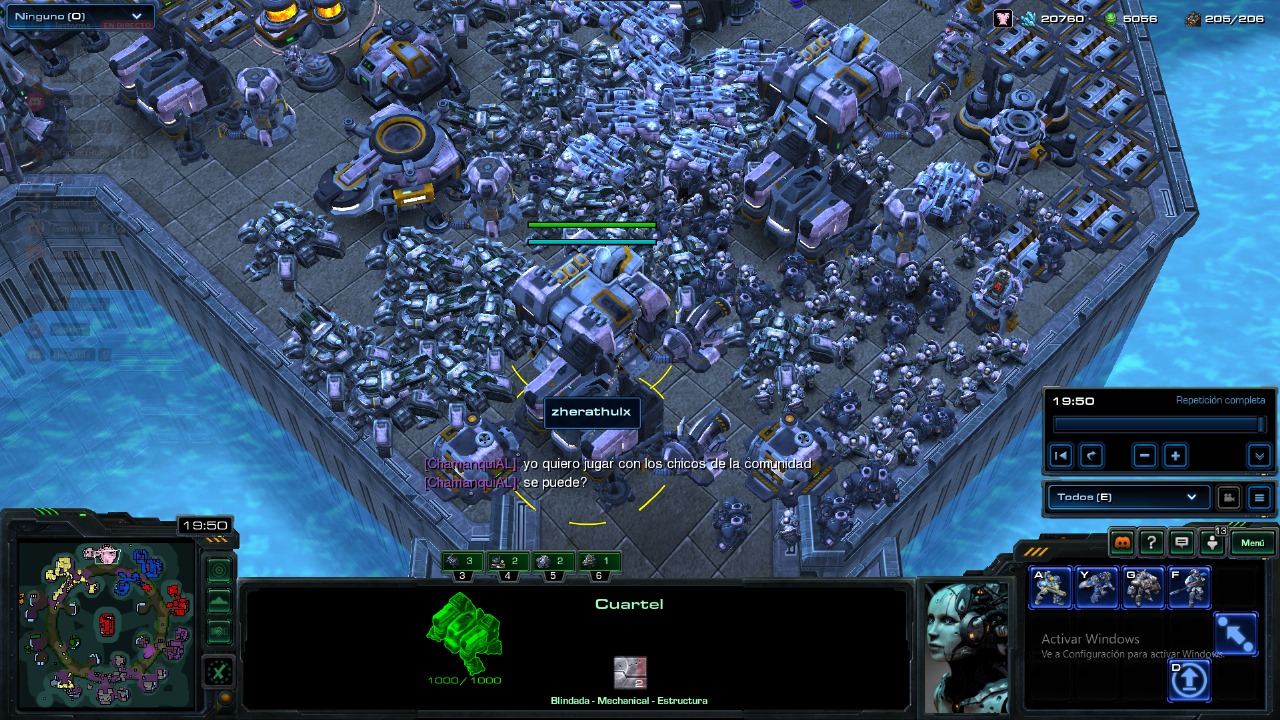Select control group 3
This screenshot has height=720, width=1280.
click(x=462, y=562)
